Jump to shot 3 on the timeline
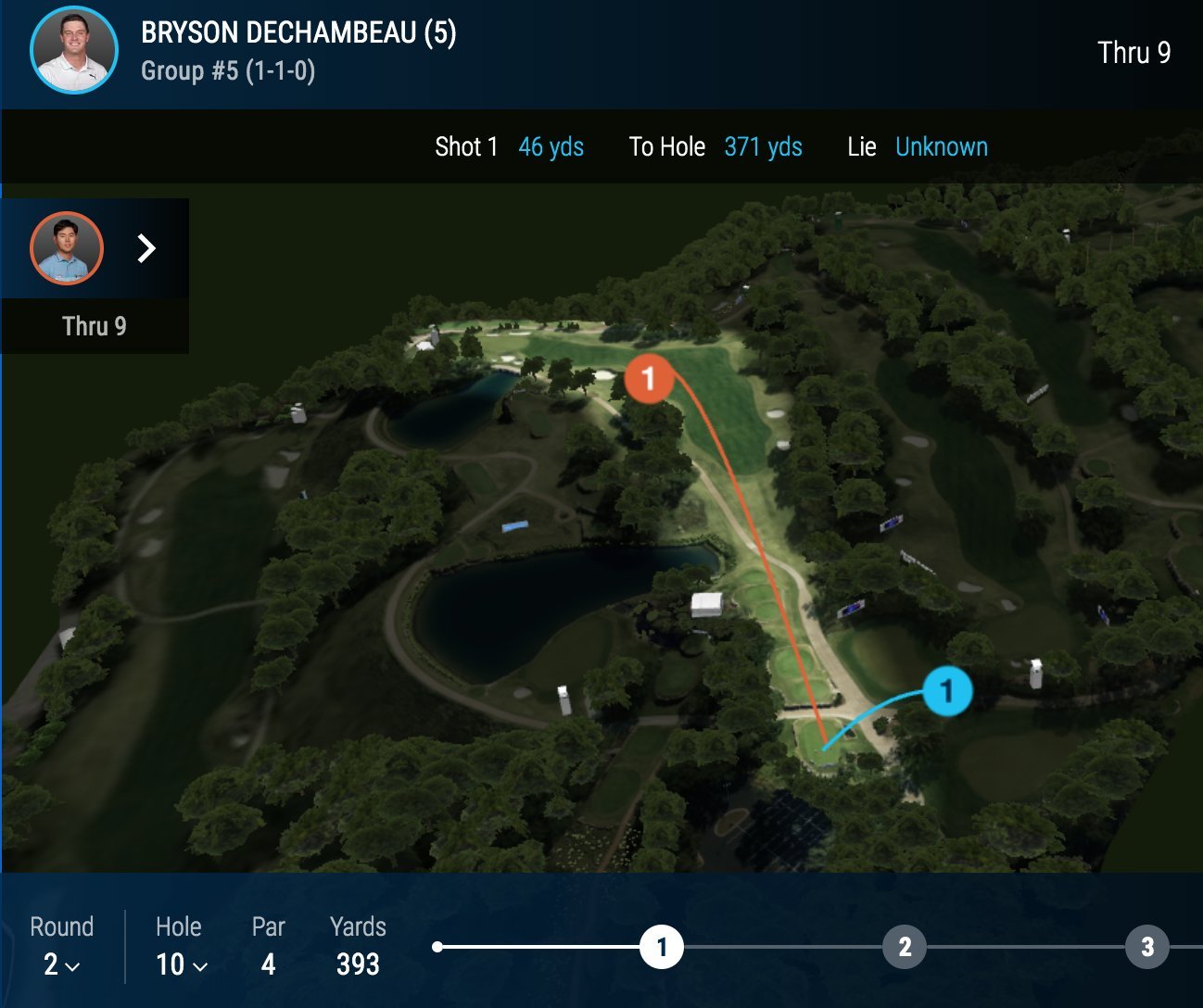The height and width of the screenshot is (1008, 1203). [1146, 947]
